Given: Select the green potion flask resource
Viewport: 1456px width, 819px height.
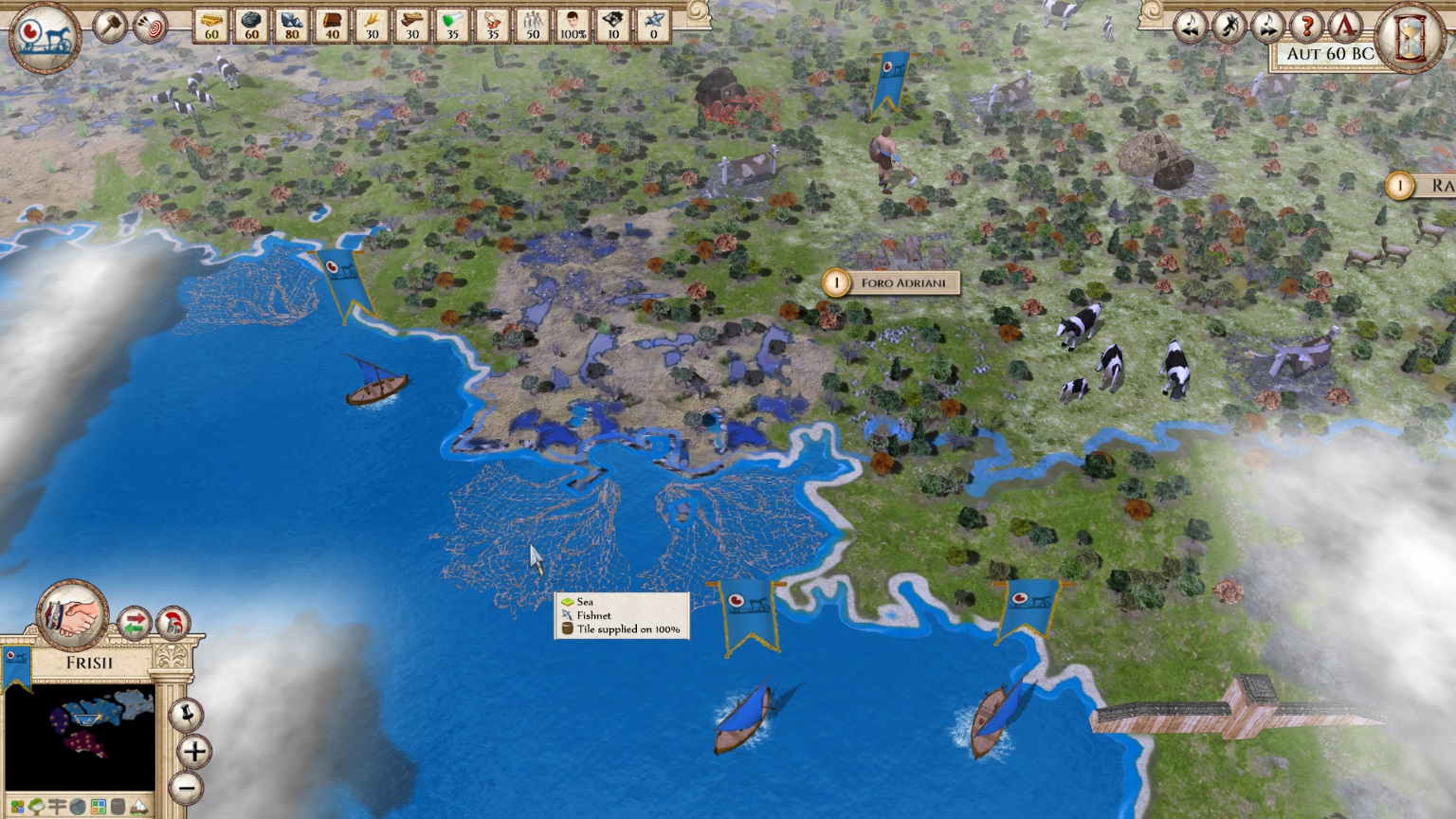Looking at the screenshot, I should tap(452, 25).
